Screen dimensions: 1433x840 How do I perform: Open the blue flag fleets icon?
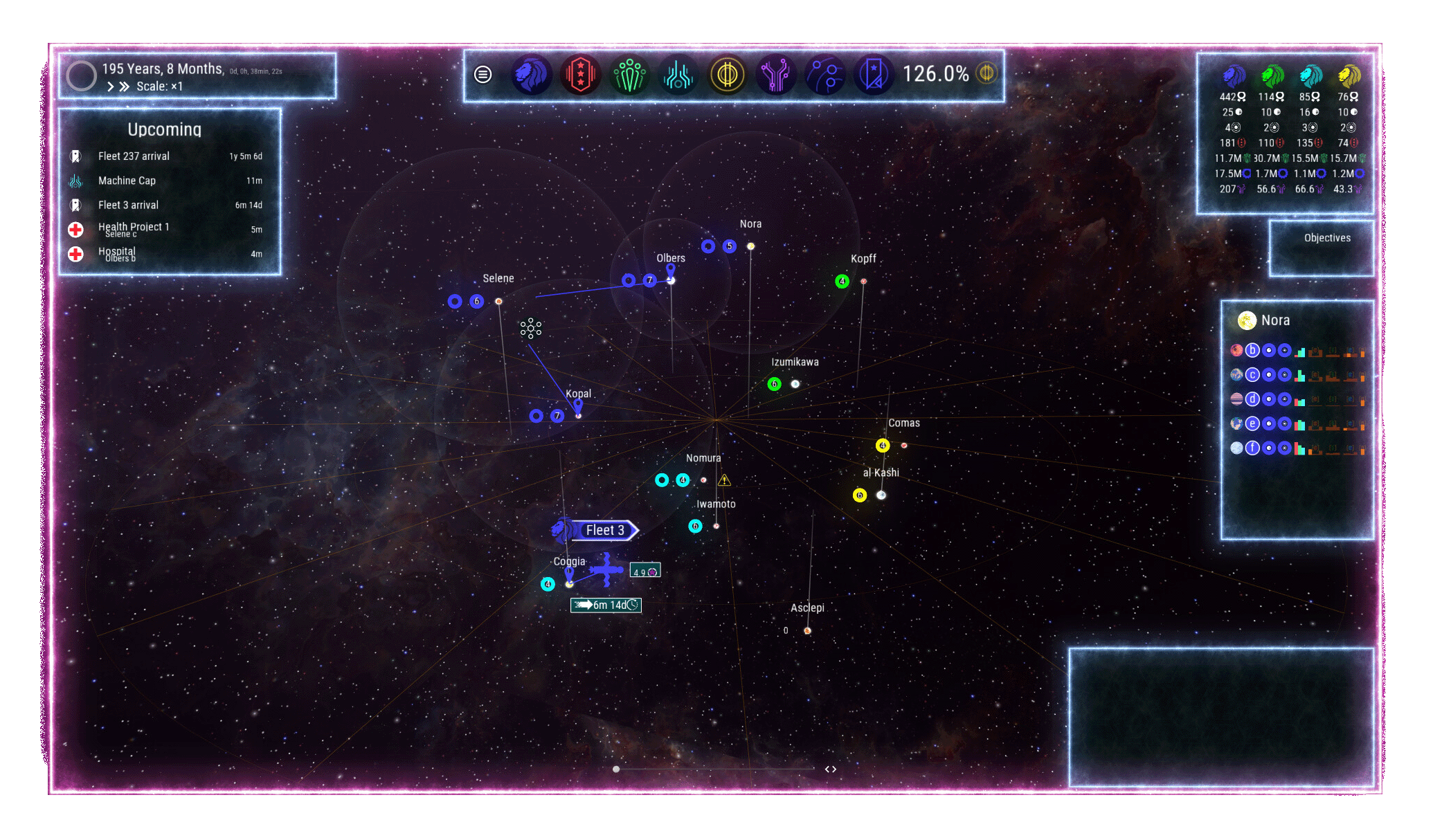point(874,74)
